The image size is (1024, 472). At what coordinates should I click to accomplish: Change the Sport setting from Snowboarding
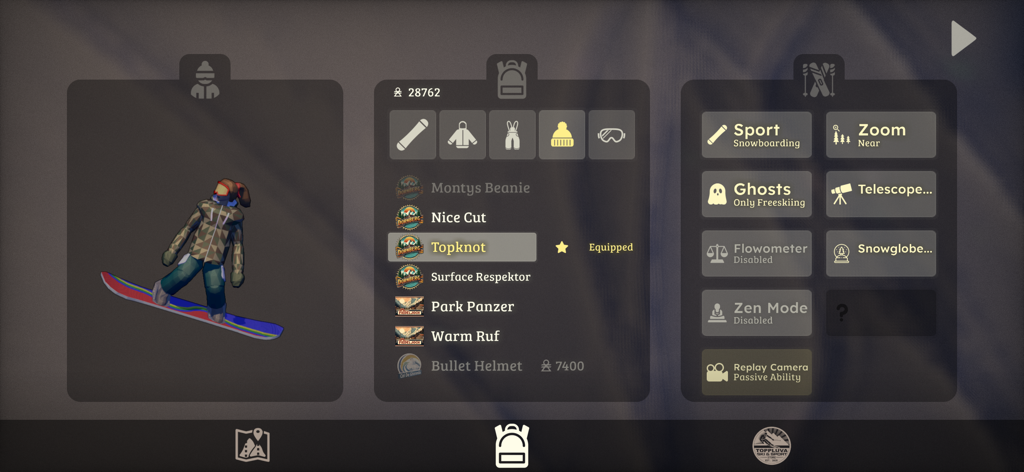click(x=756, y=135)
